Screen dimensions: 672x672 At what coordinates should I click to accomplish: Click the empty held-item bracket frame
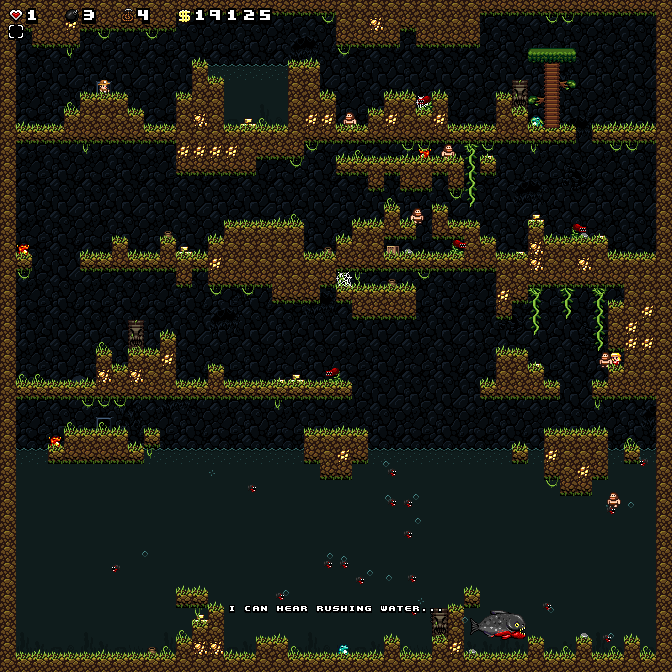[16, 32]
